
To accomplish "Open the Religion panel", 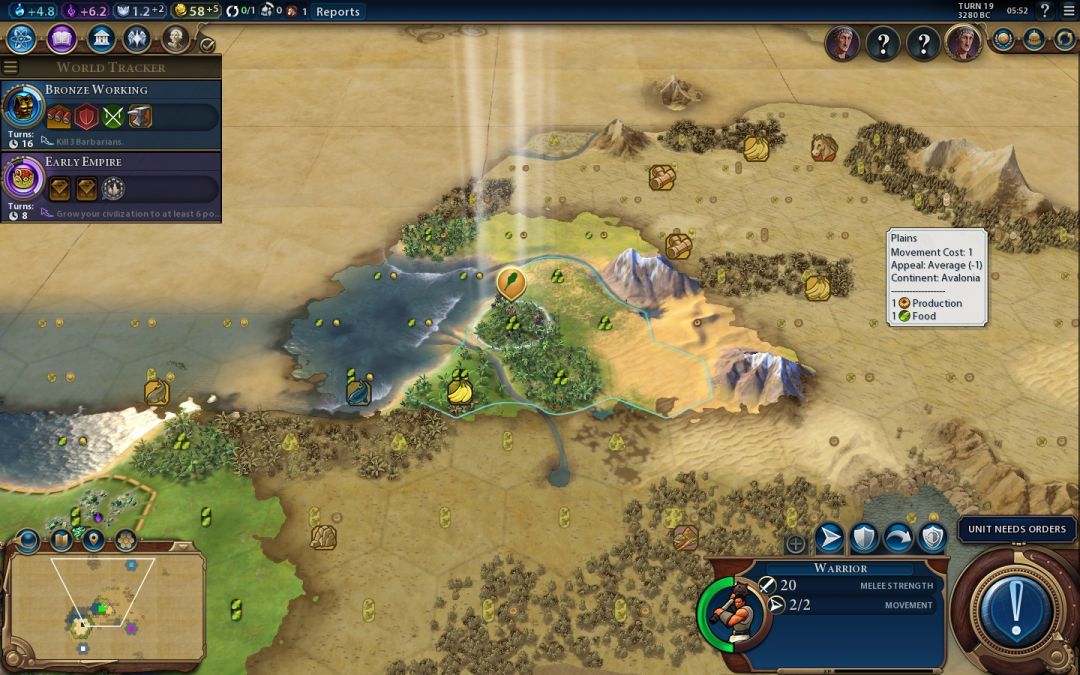I will pyautogui.click(x=138, y=39).
